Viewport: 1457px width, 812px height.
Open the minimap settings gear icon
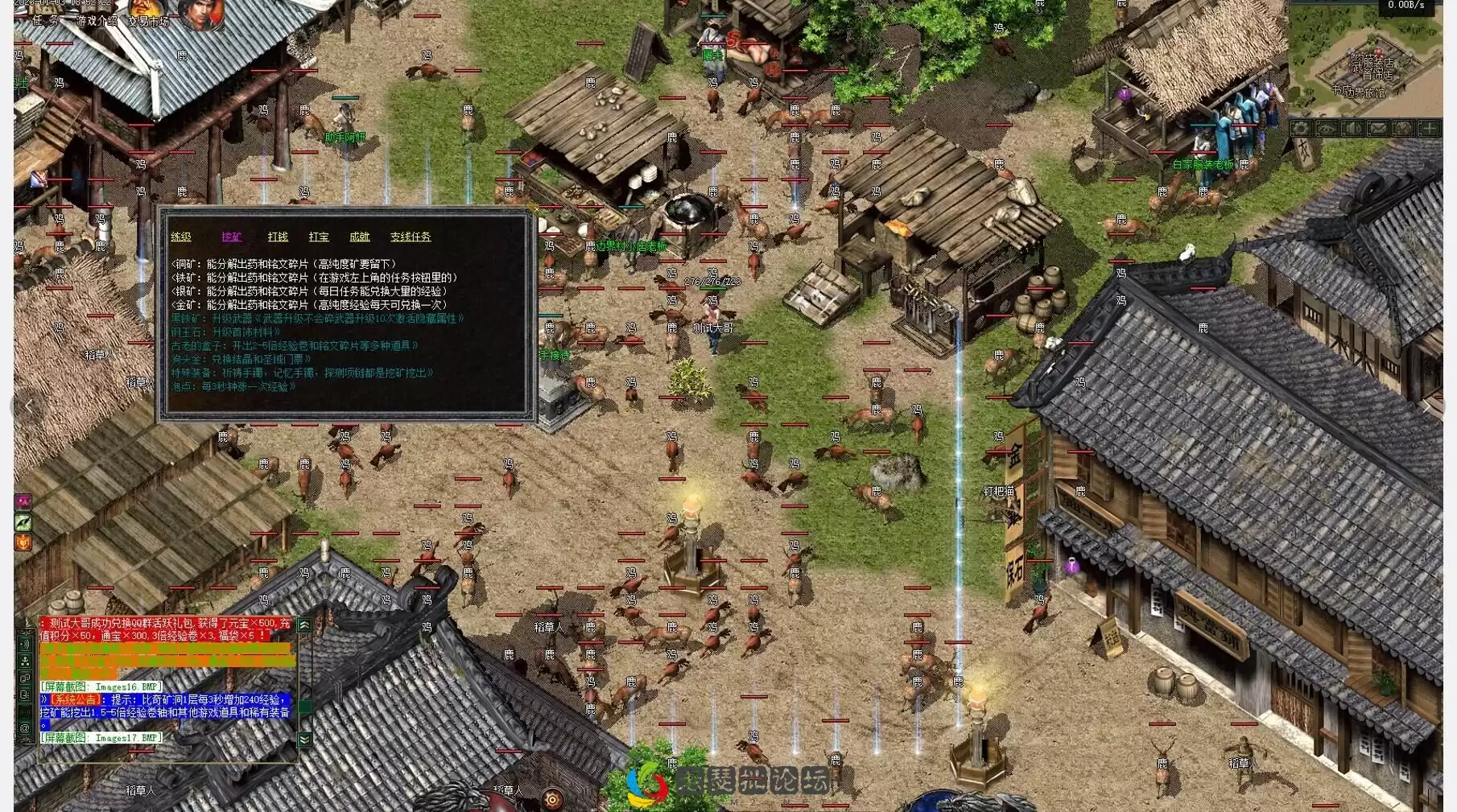[1301, 127]
